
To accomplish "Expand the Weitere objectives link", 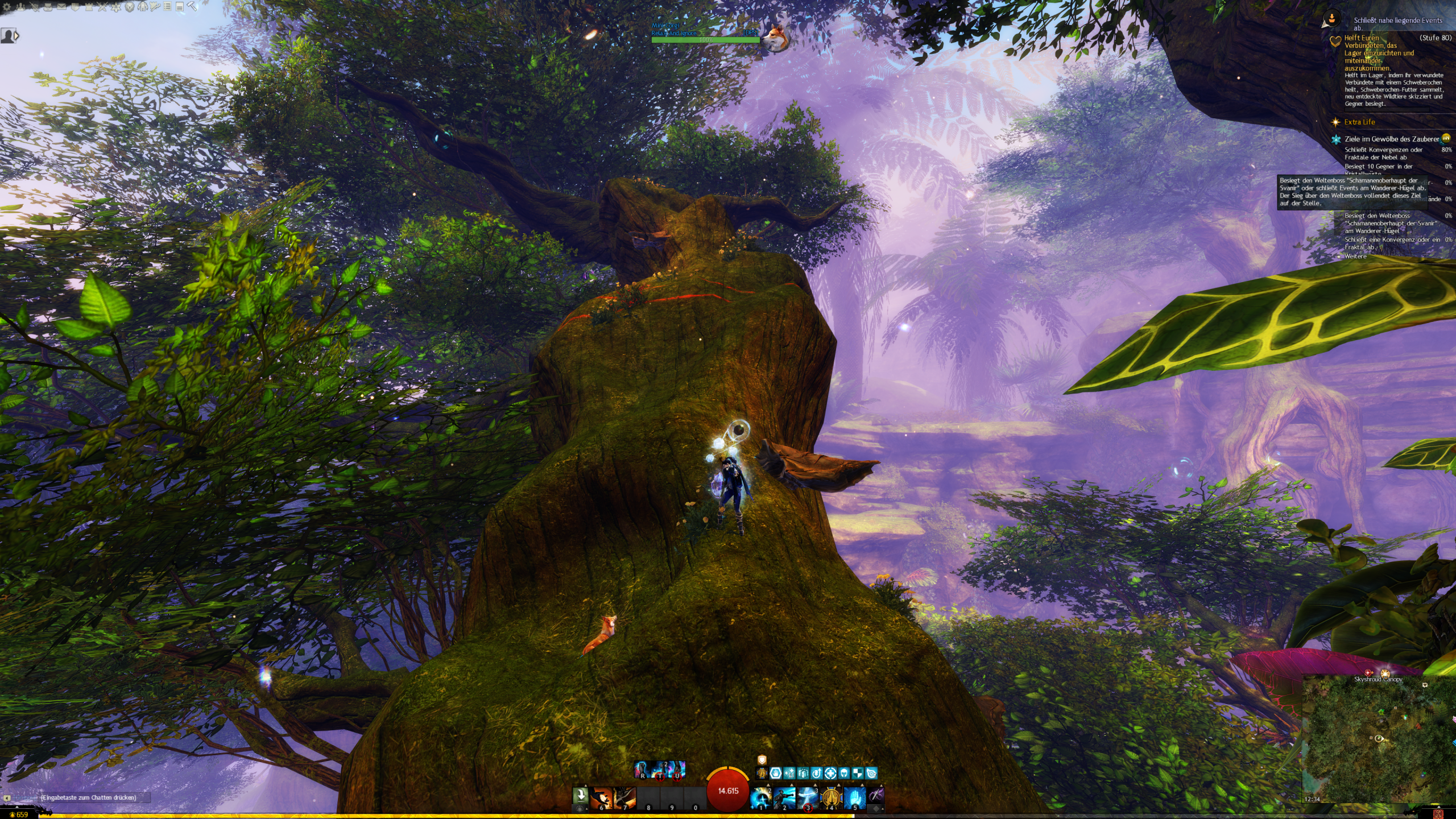I will 1355,257.
